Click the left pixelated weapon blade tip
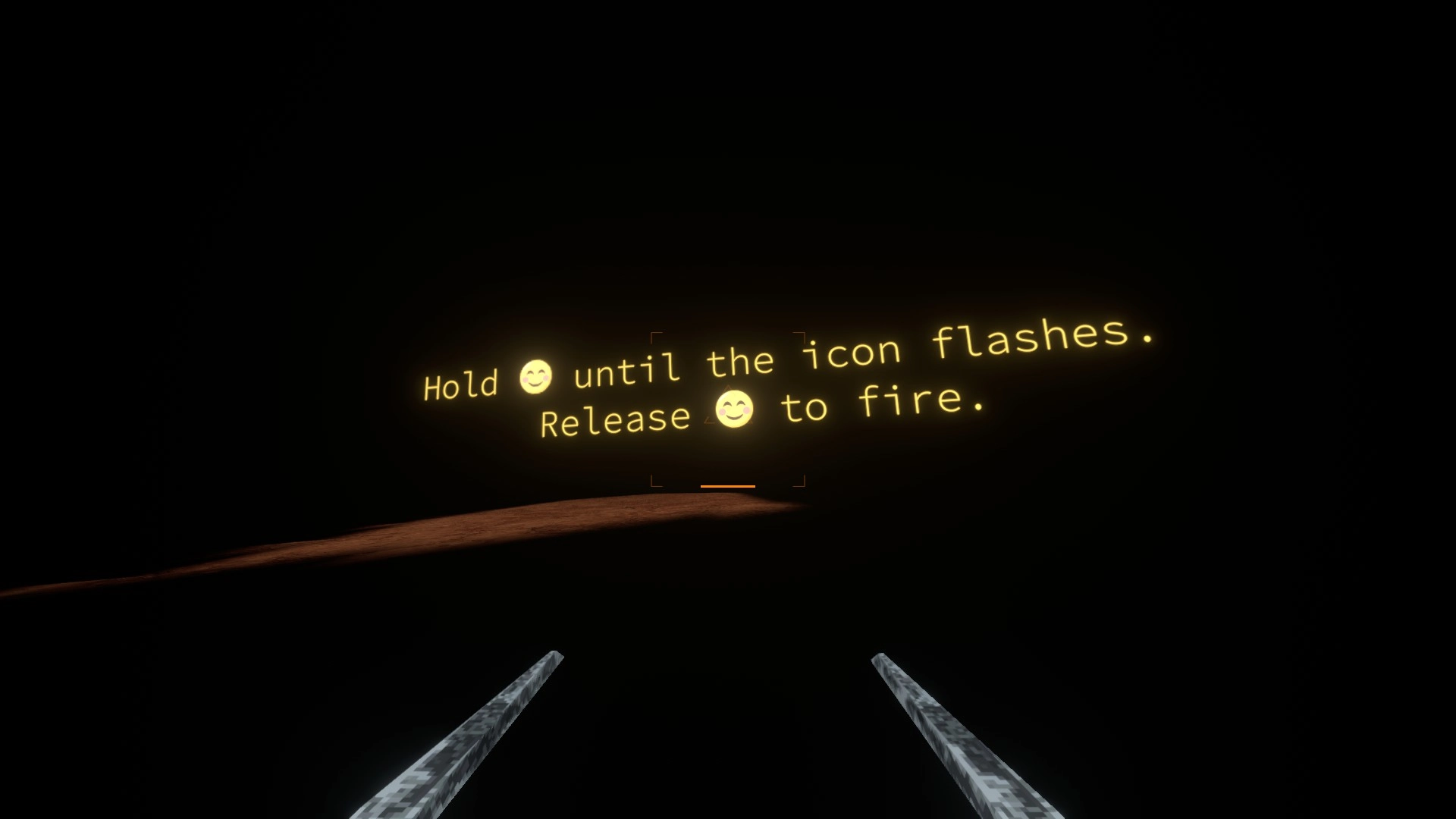 click(556, 654)
